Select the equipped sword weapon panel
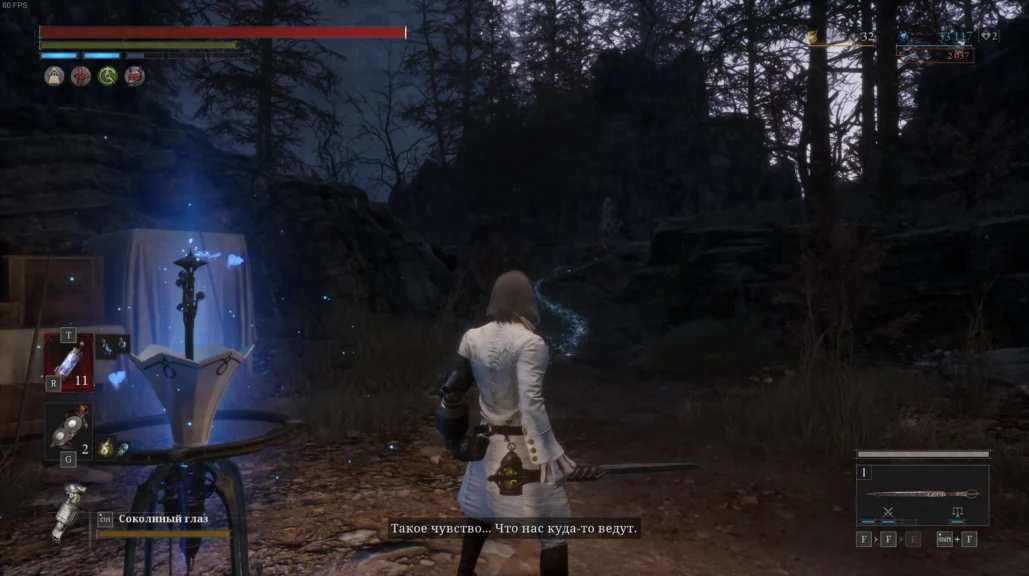1029x576 pixels. 922,493
